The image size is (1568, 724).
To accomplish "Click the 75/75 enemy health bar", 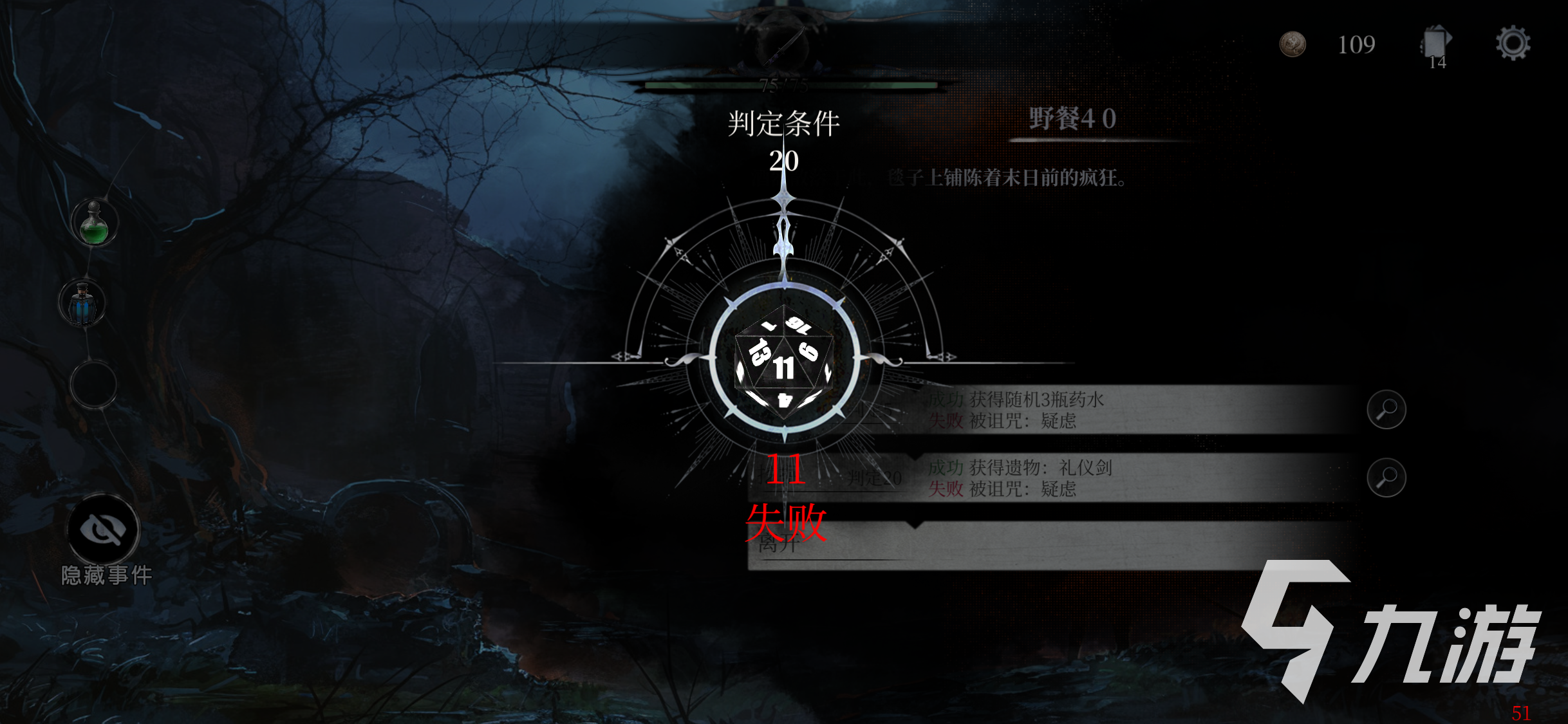I will (x=785, y=86).
